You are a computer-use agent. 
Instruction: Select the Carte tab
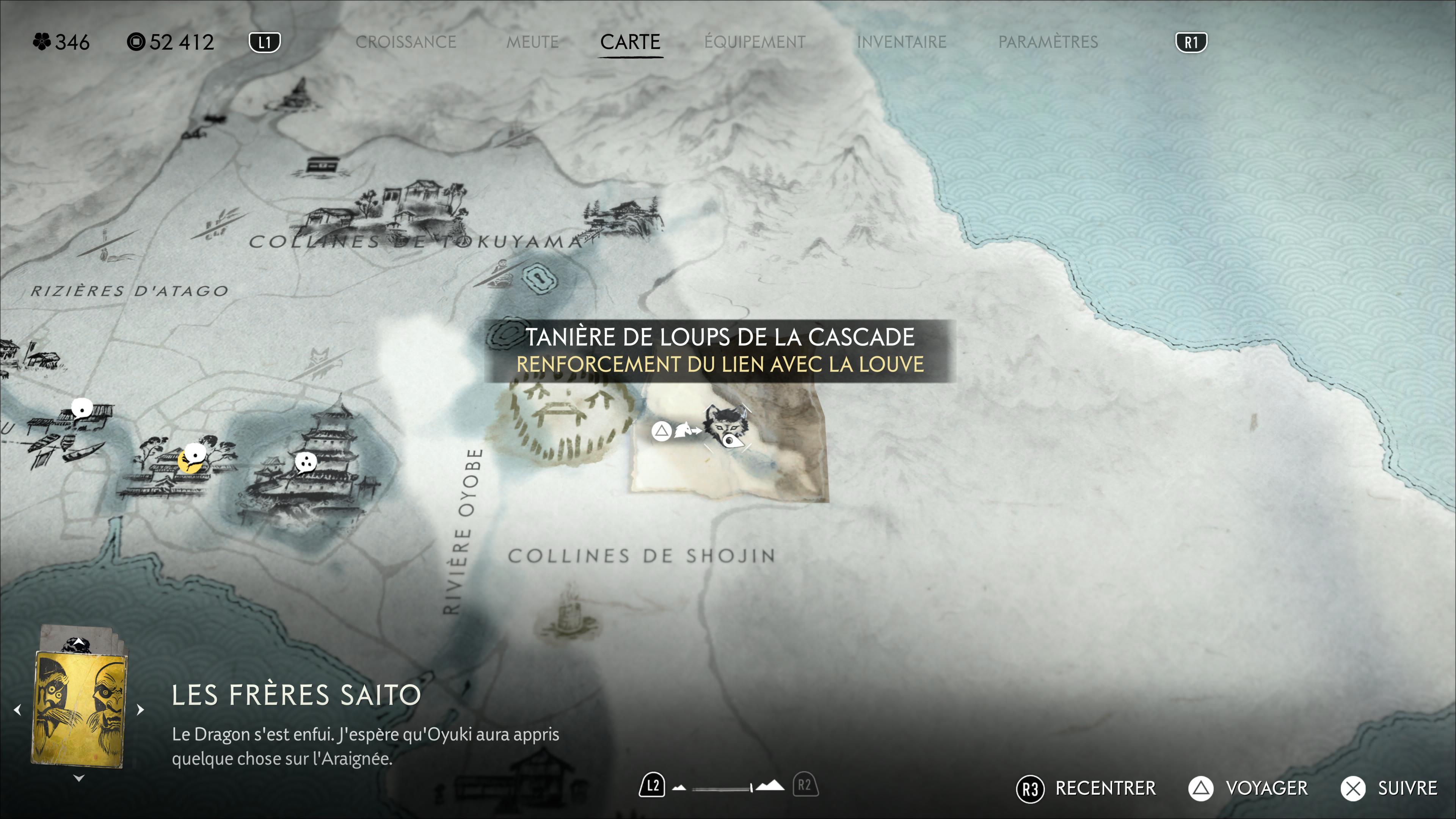(x=630, y=42)
